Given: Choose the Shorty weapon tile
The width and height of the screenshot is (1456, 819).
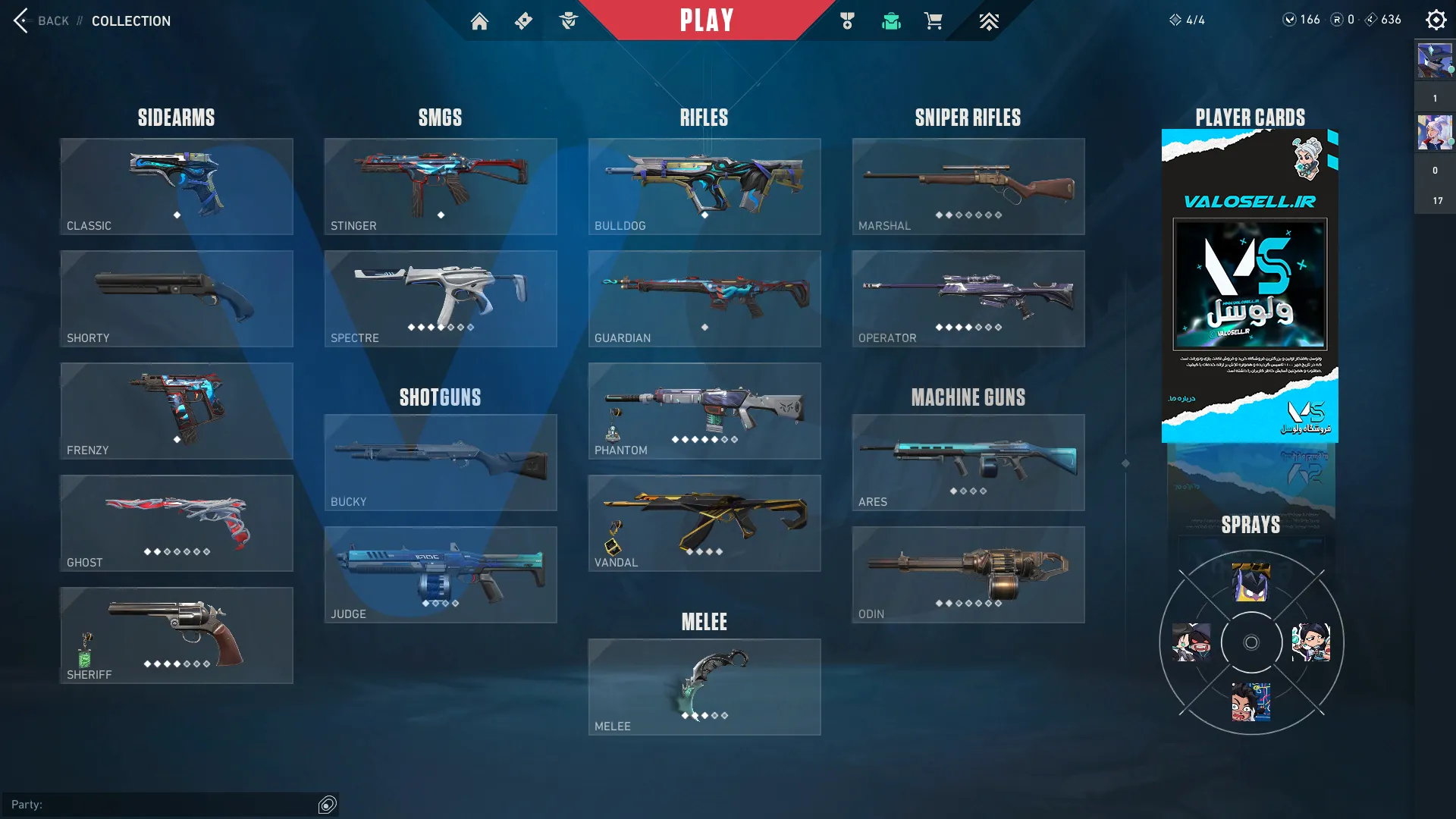Looking at the screenshot, I should [x=177, y=299].
